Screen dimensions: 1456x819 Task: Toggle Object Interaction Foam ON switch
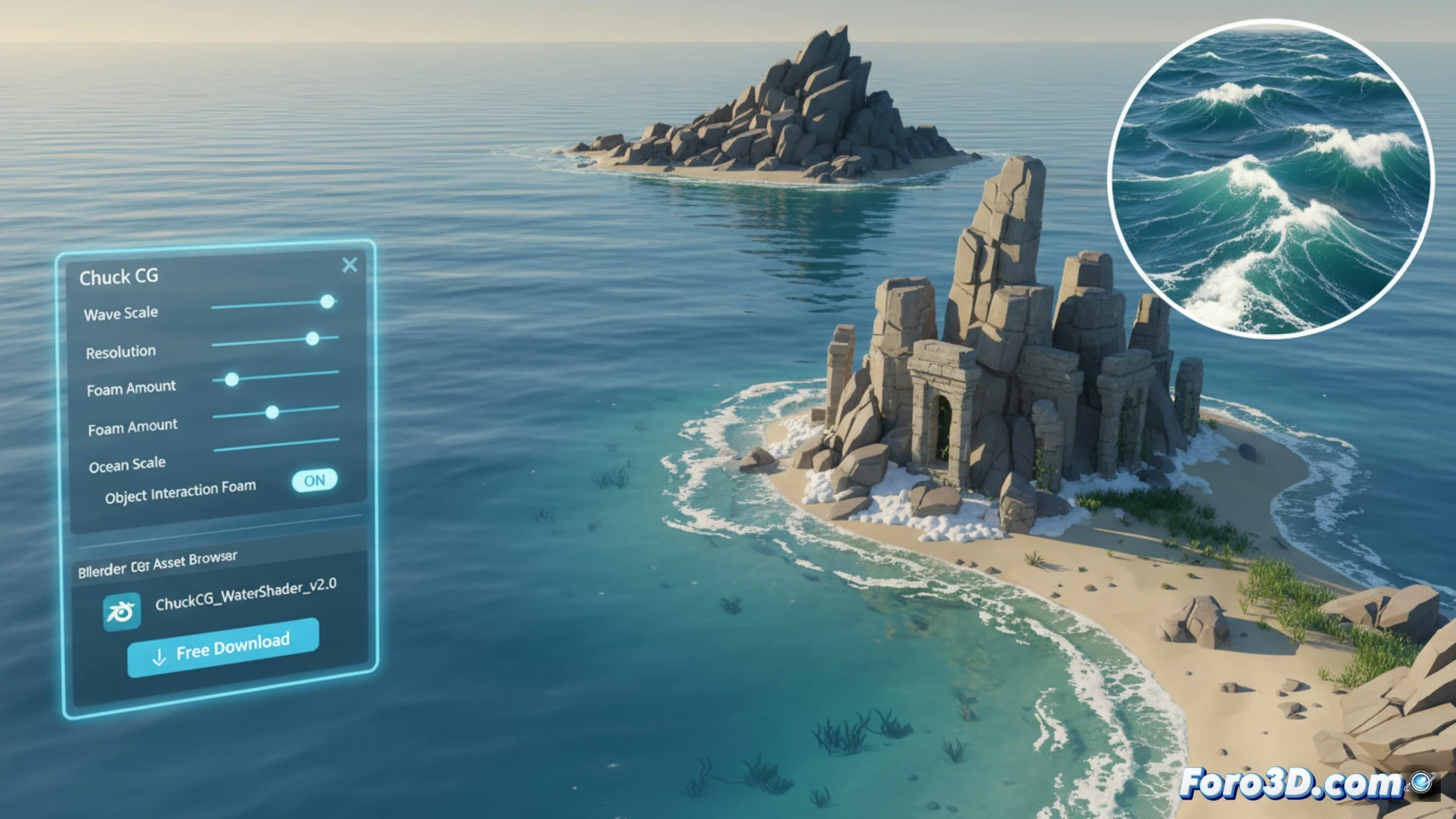tap(314, 480)
